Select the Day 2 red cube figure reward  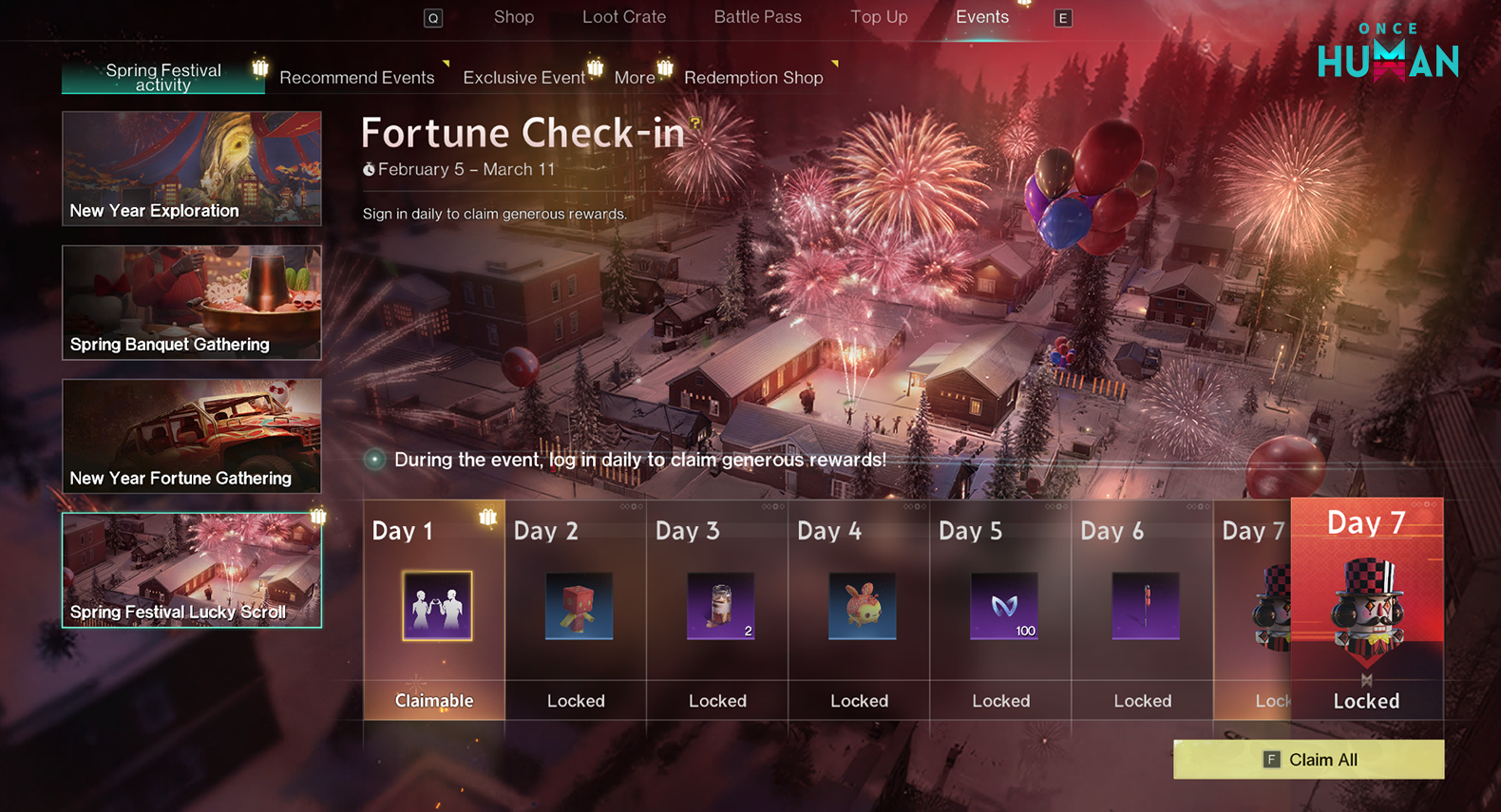579,606
